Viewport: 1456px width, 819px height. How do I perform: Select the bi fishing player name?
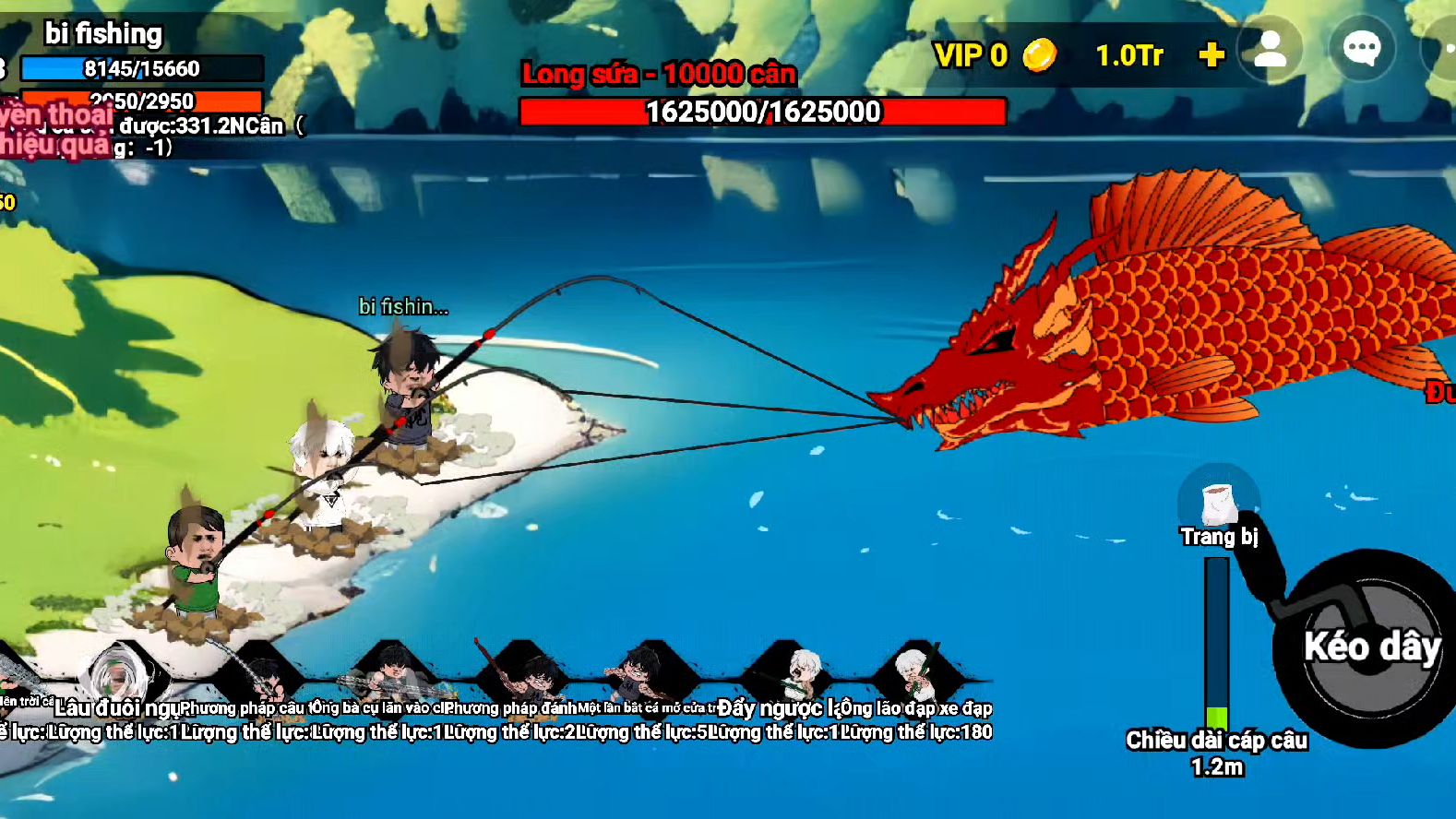coord(103,34)
